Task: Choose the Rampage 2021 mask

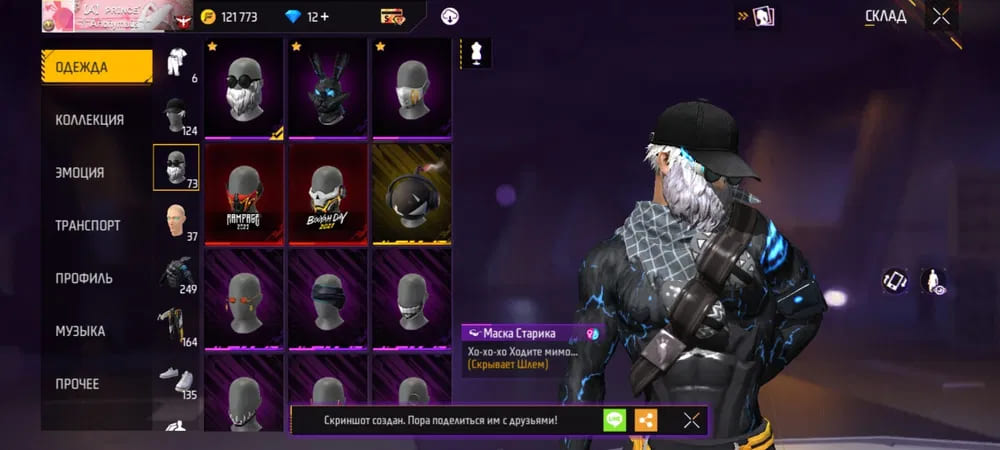Action: (x=244, y=194)
